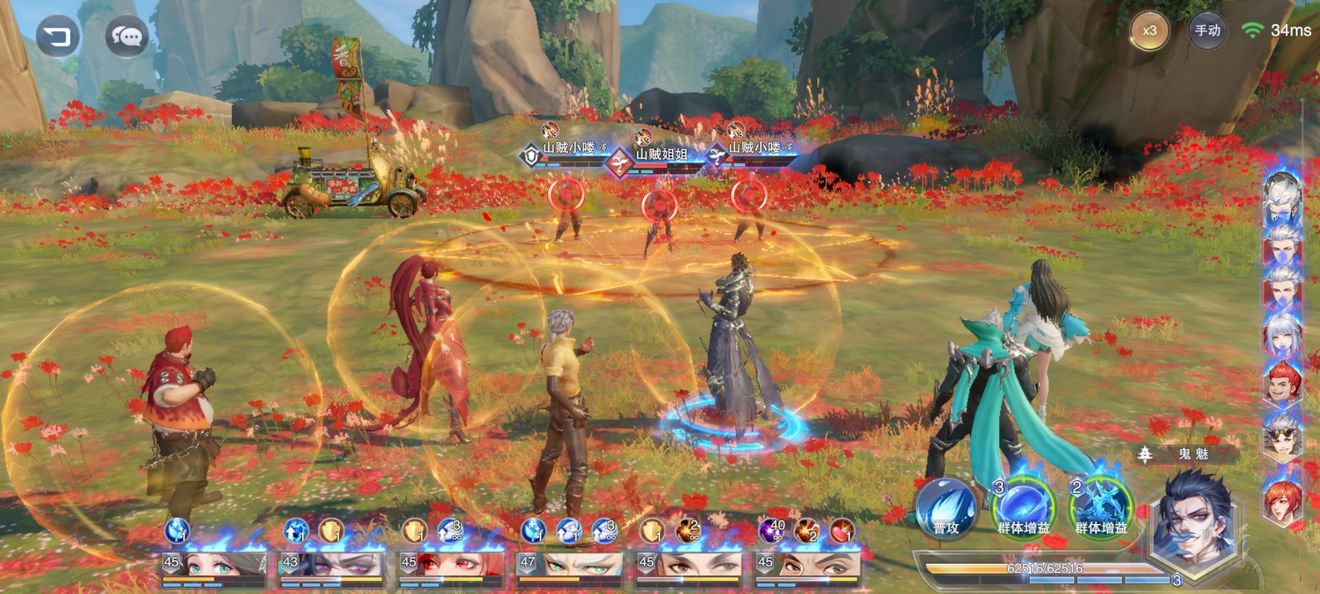
Task: Open the chat bubble button
Action: pyautogui.click(x=127, y=37)
